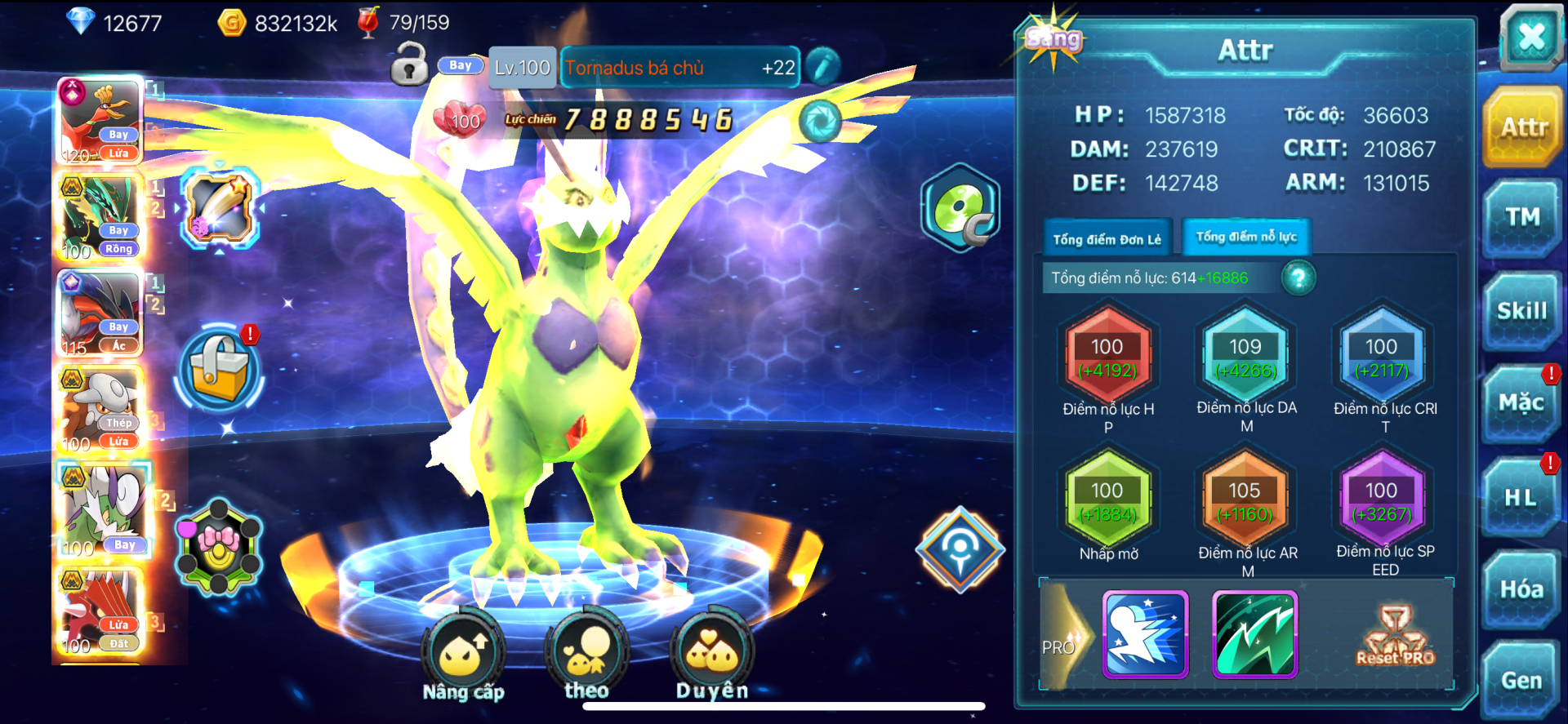1568x724 pixels.
Task: Open the basket item icon
Action: (x=219, y=368)
